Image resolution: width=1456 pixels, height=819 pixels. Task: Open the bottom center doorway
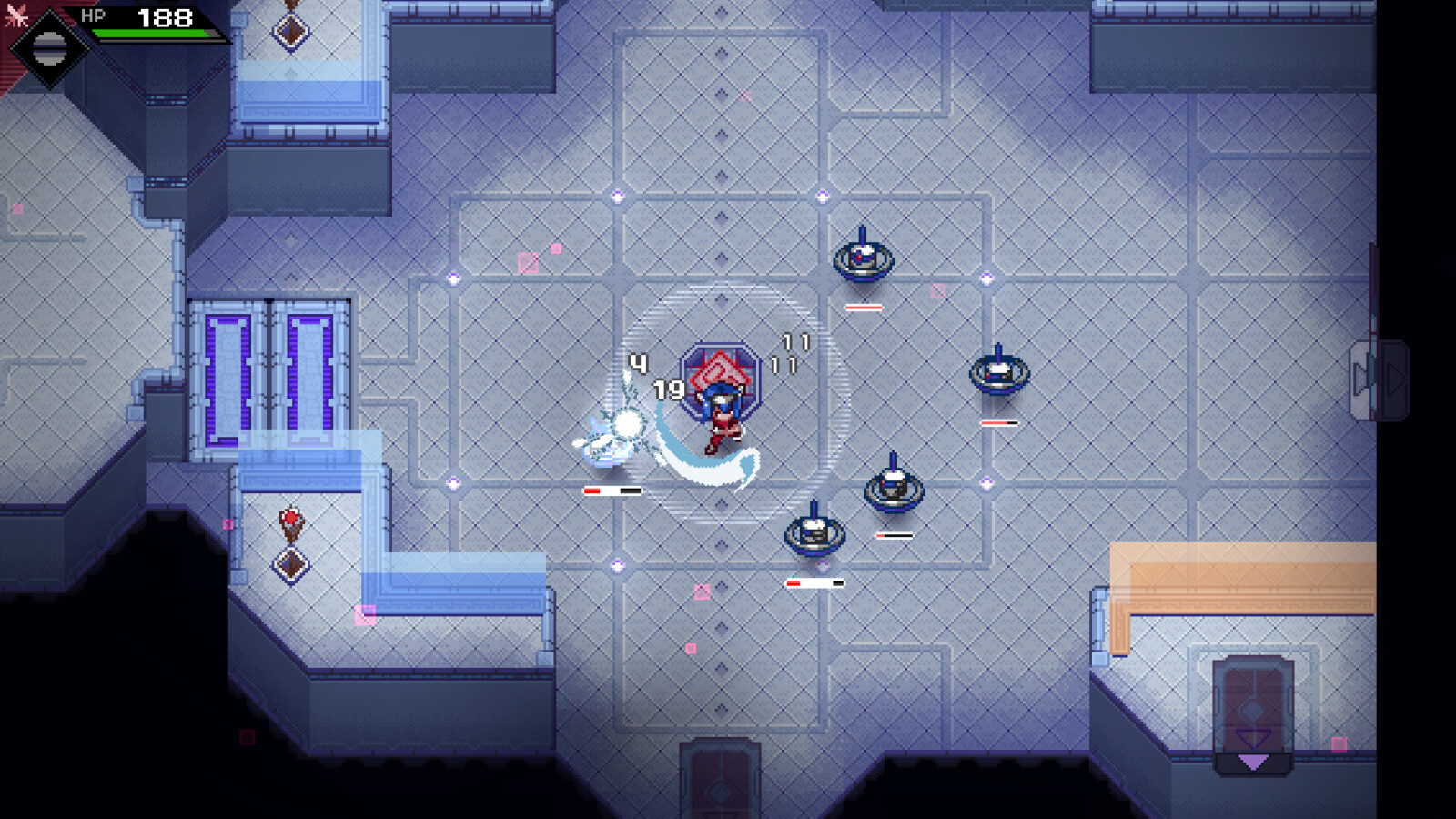point(719,778)
